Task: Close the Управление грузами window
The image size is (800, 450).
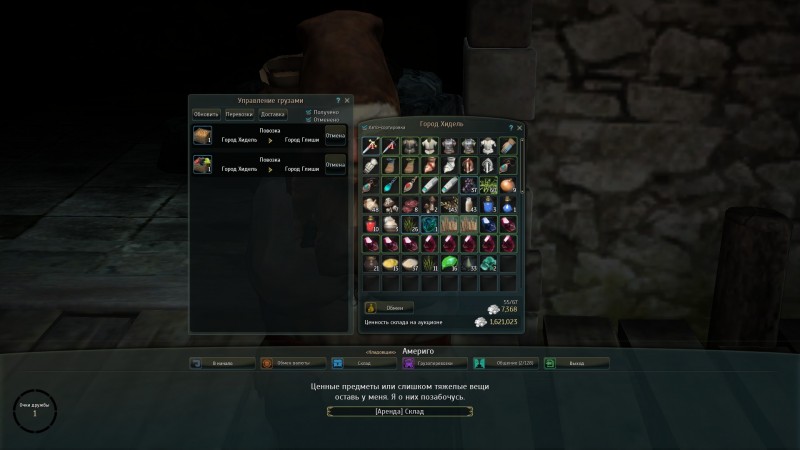Action: 348,101
